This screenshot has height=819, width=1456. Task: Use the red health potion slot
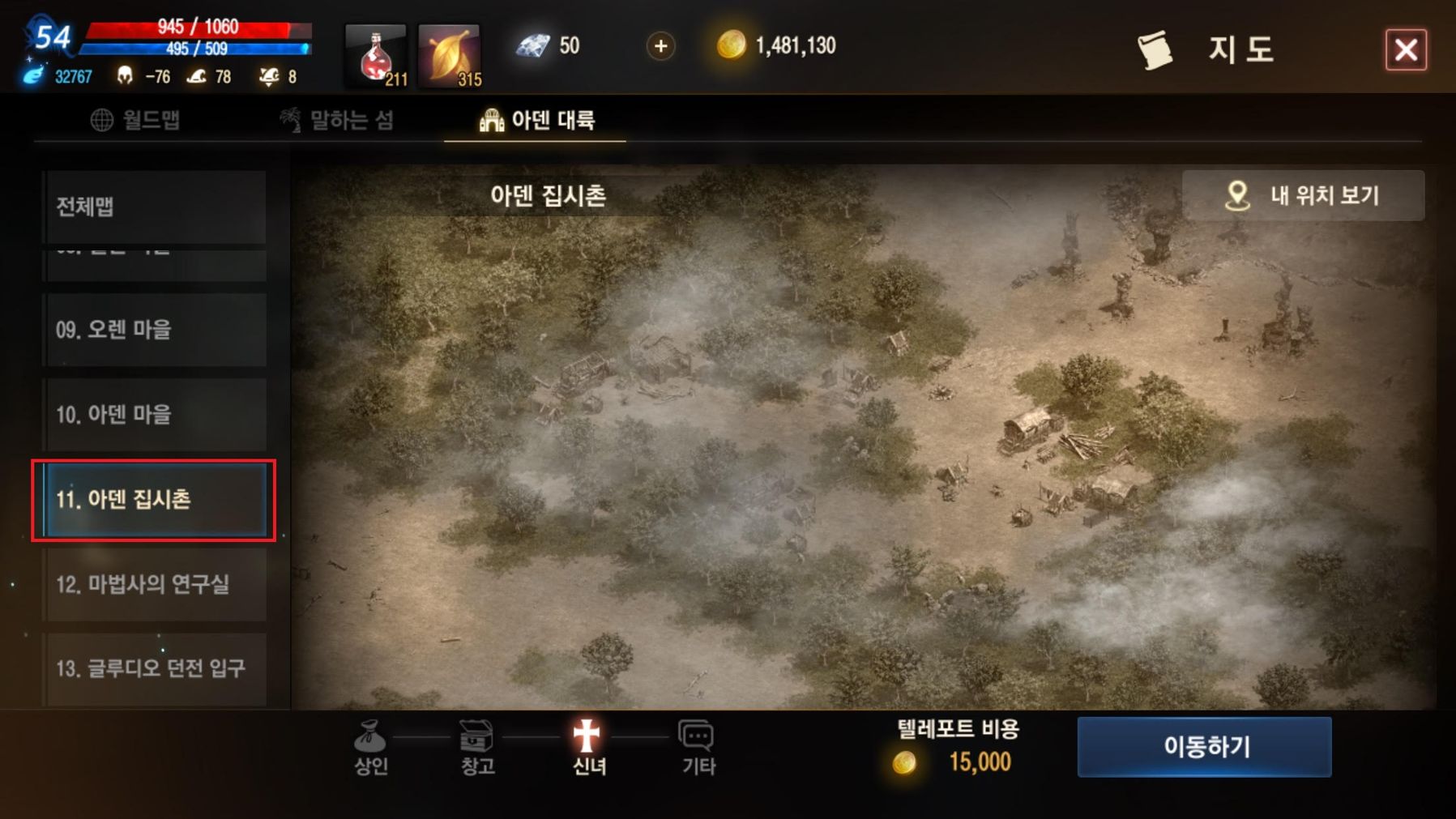pyautogui.click(x=376, y=55)
